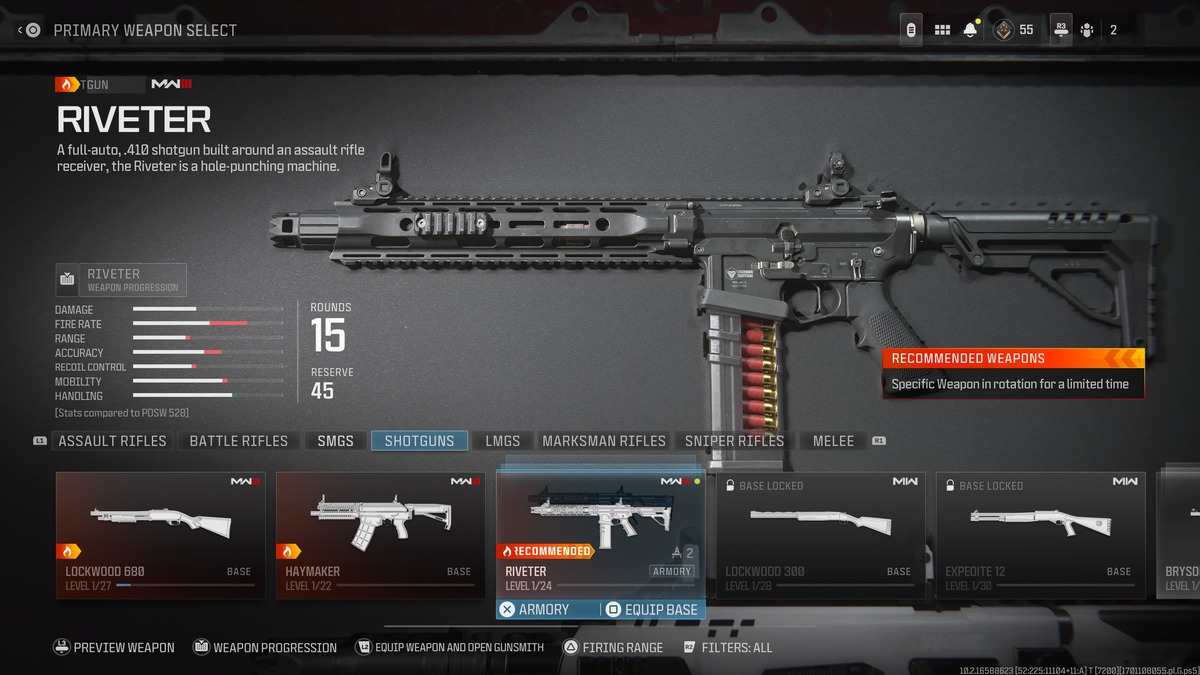Show the Marksman Rifles tab
This screenshot has height=675, width=1200.
(x=603, y=441)
